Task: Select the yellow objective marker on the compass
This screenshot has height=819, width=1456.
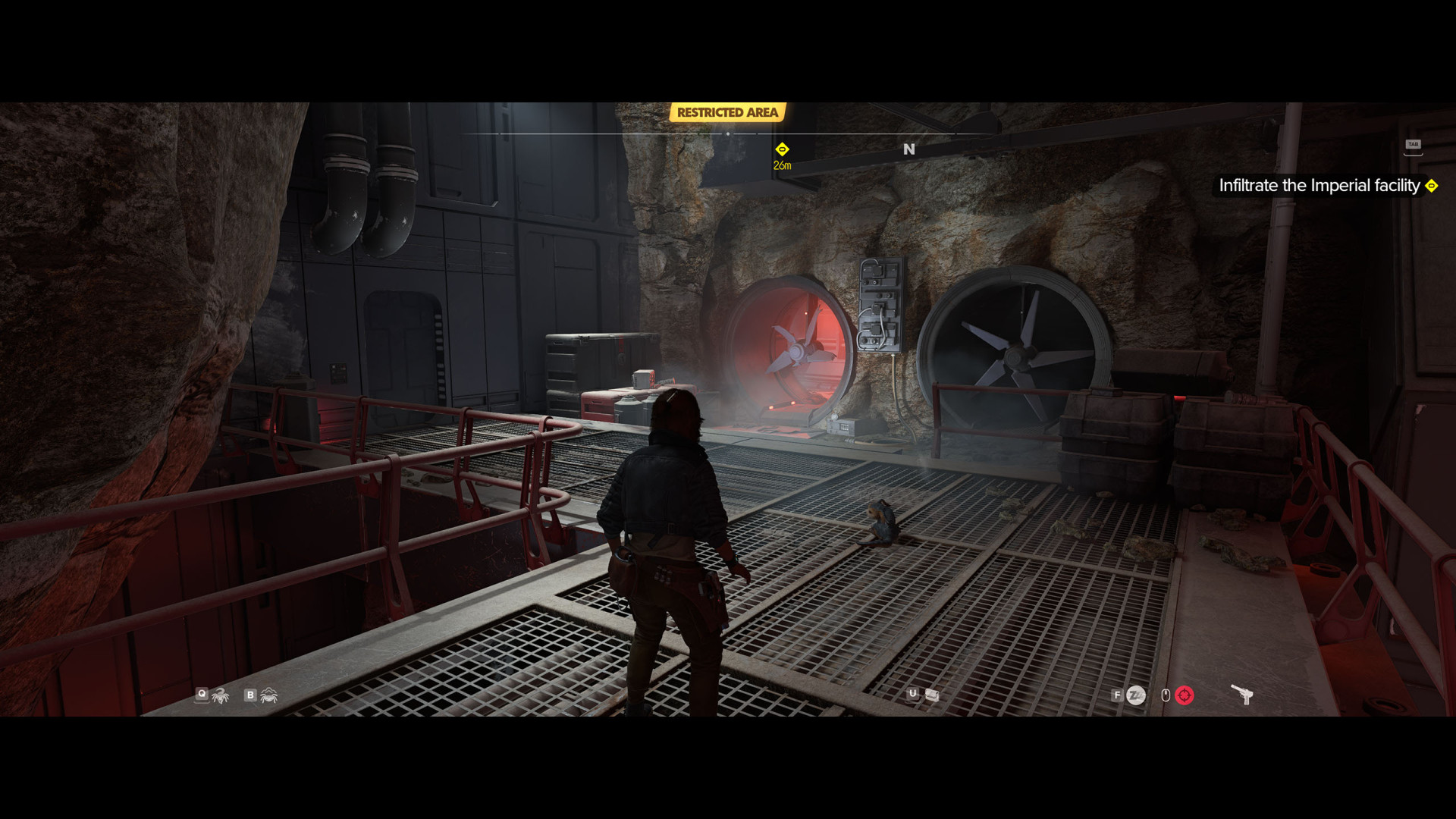Action: pos(782,149)
